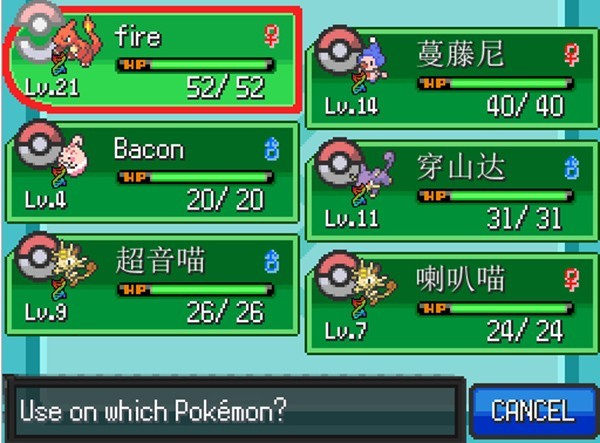Cancel the Pokémon selection
Viewport: 600px width, 443px height.
(x=531, y=409)
